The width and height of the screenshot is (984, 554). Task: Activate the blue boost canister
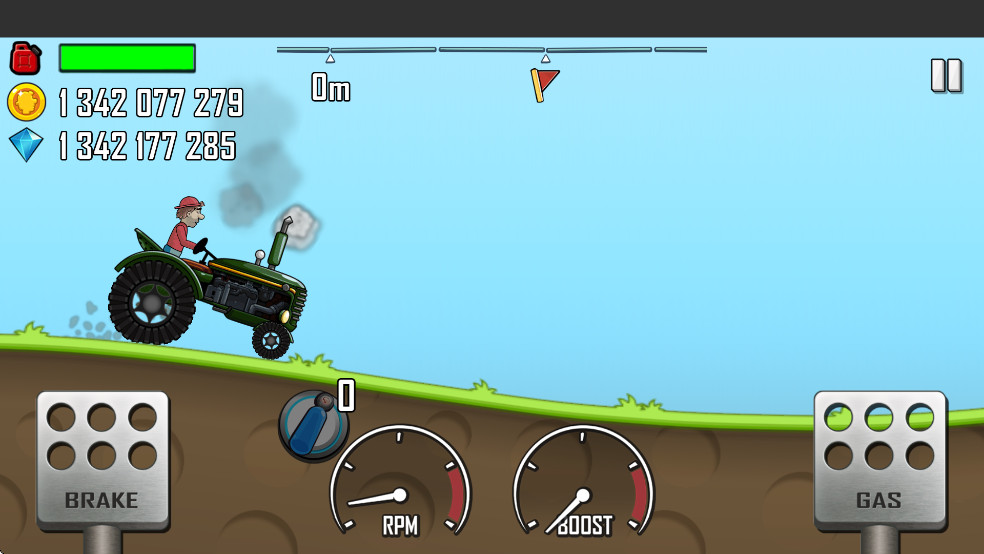(313, 422)
